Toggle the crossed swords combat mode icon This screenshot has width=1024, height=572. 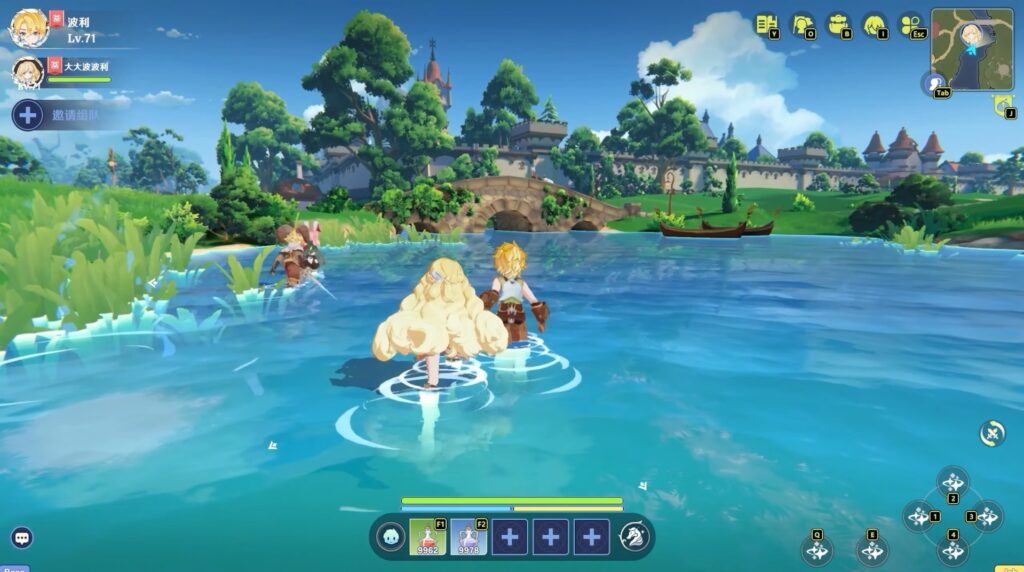pos(992,433)
